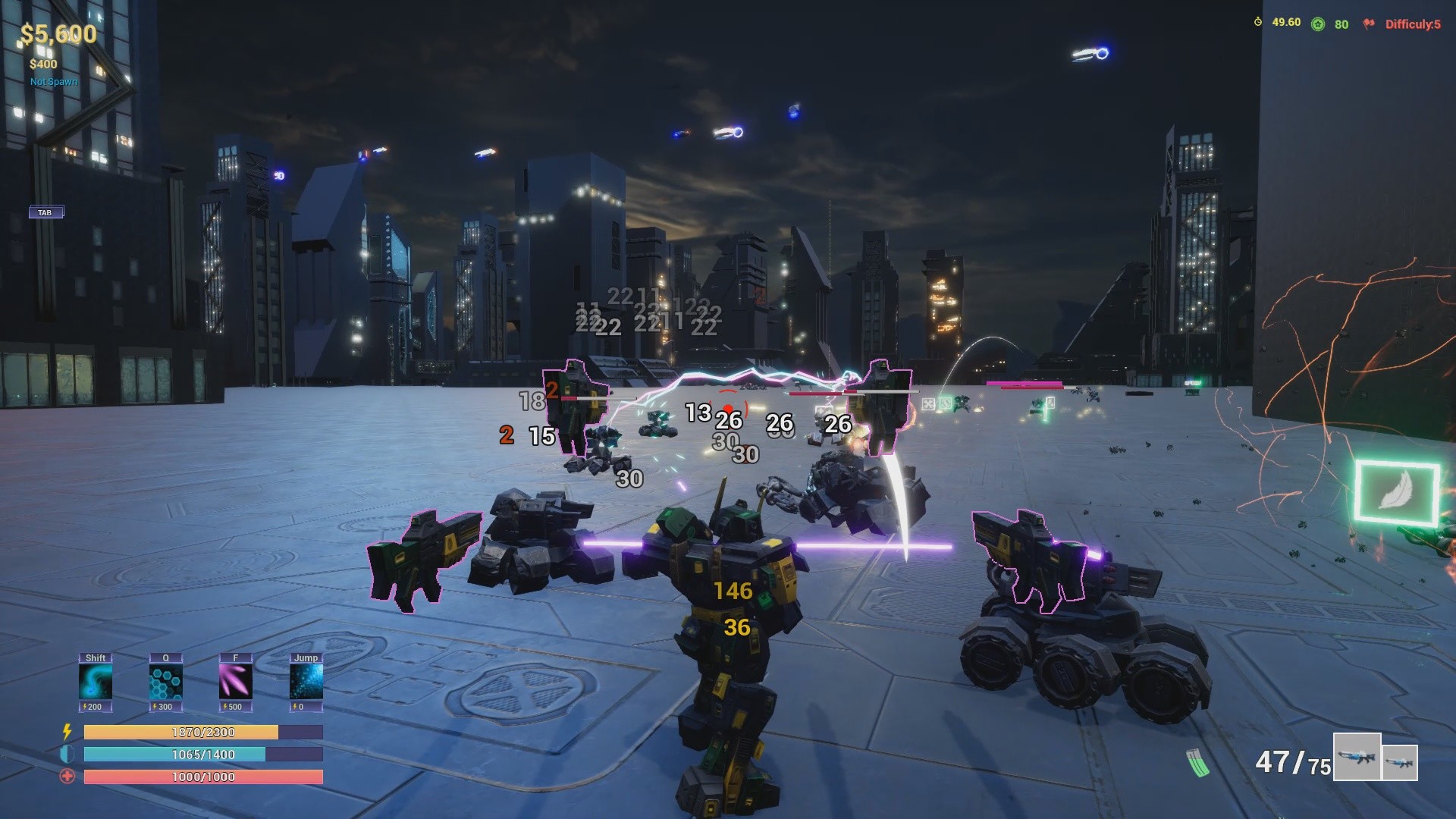Click the red health cross icon

tap(67, 777)
